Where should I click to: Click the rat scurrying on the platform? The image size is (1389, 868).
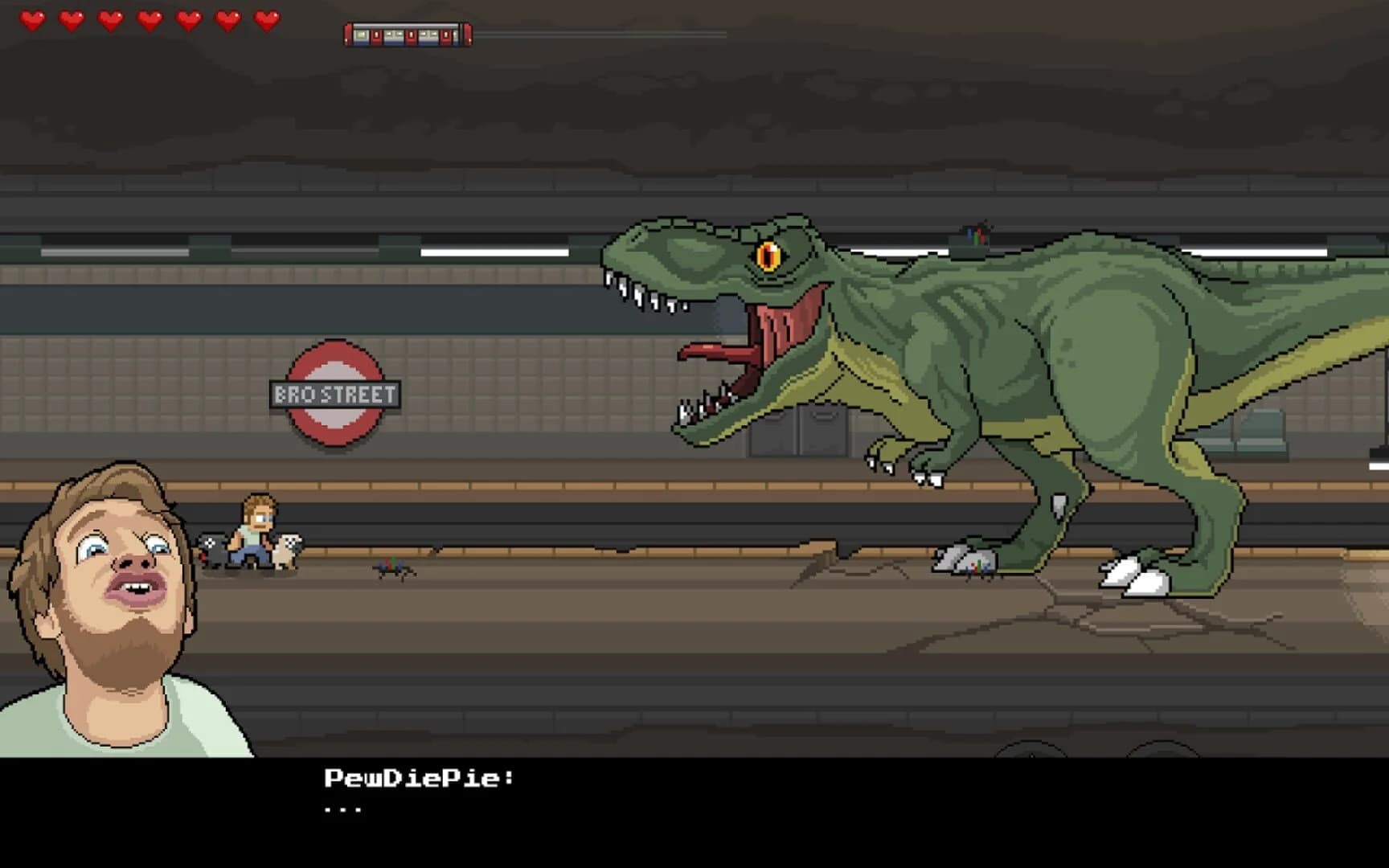pos(391,568)
